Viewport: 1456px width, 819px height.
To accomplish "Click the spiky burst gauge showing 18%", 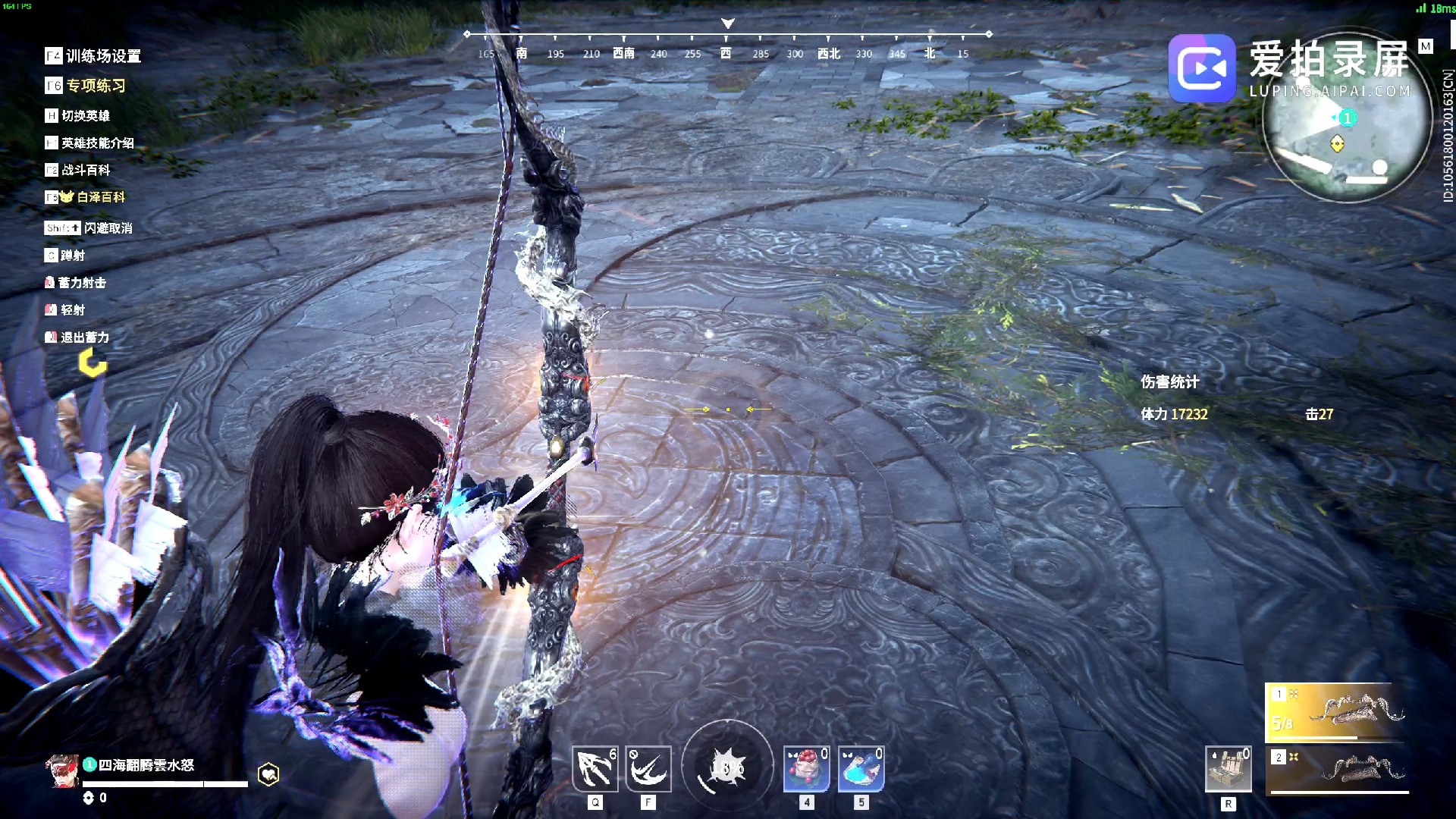I will click(x=727, y=767).
